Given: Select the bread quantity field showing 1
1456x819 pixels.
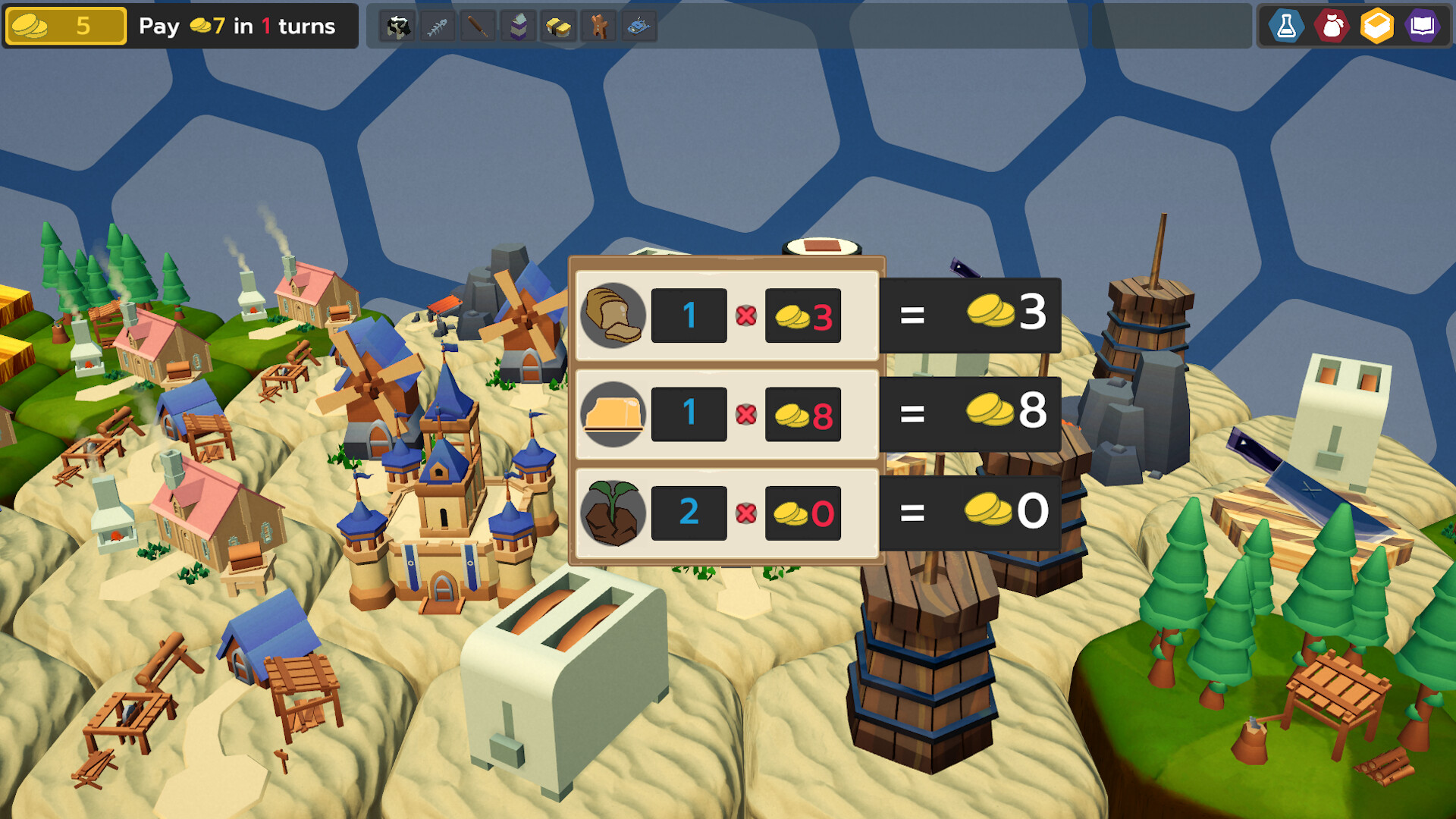Looking at the screenshot, I should [688, 315].
